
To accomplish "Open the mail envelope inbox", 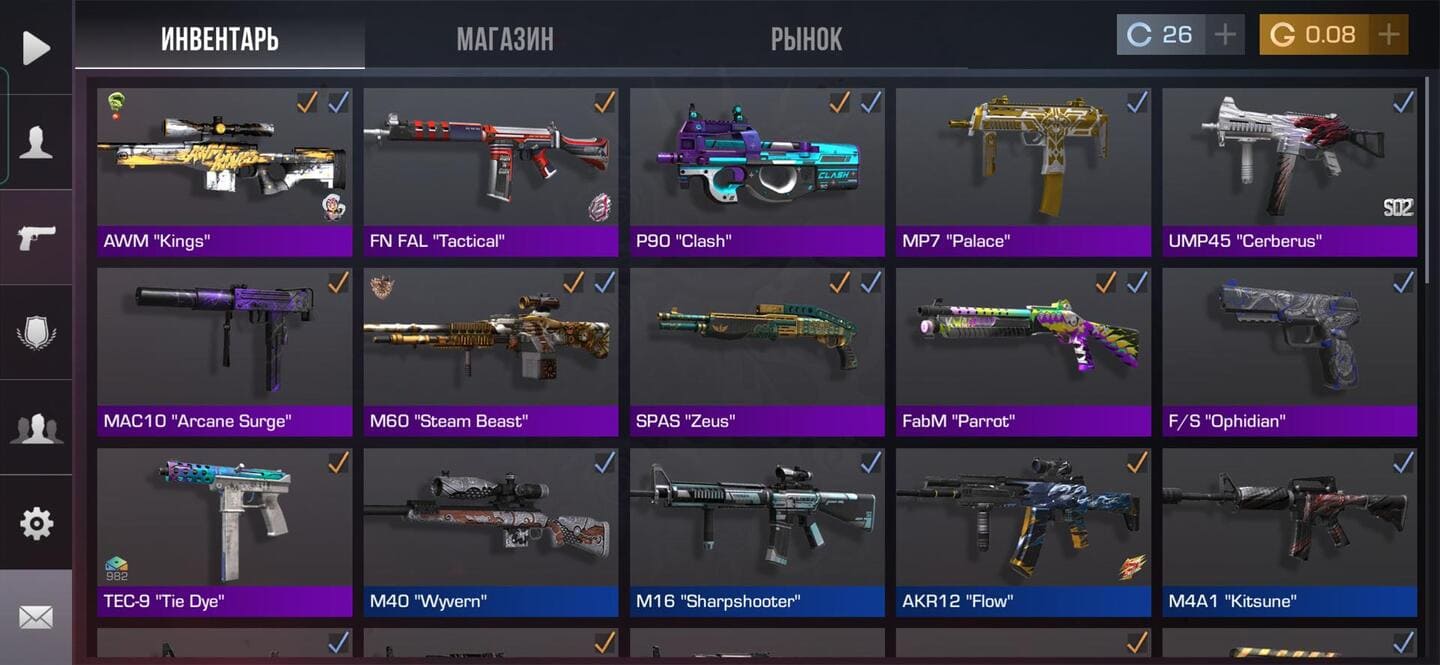I will pyautogui.click(x=36, y=617).
